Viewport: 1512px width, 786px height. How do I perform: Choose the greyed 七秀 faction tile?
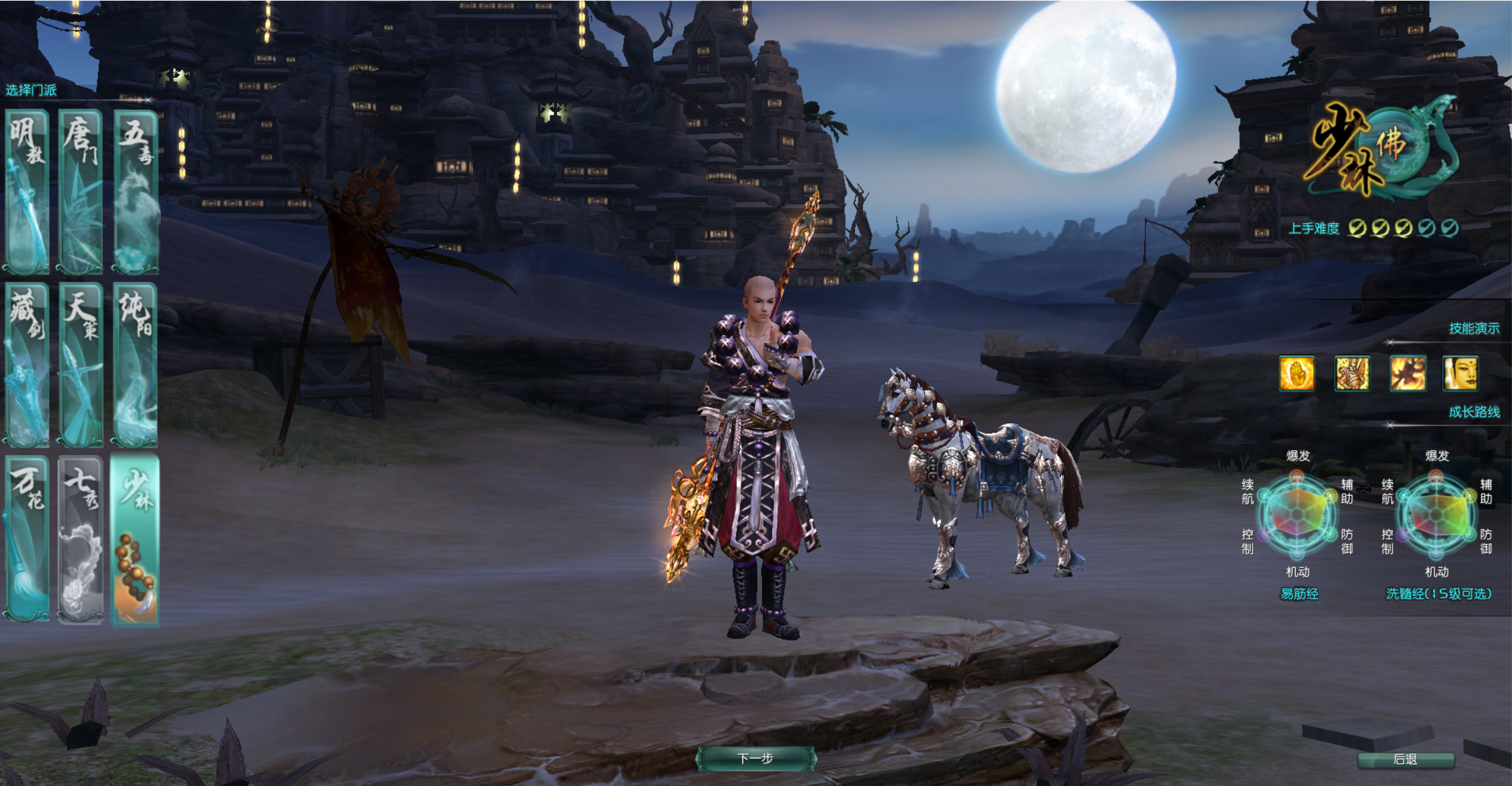81,538
